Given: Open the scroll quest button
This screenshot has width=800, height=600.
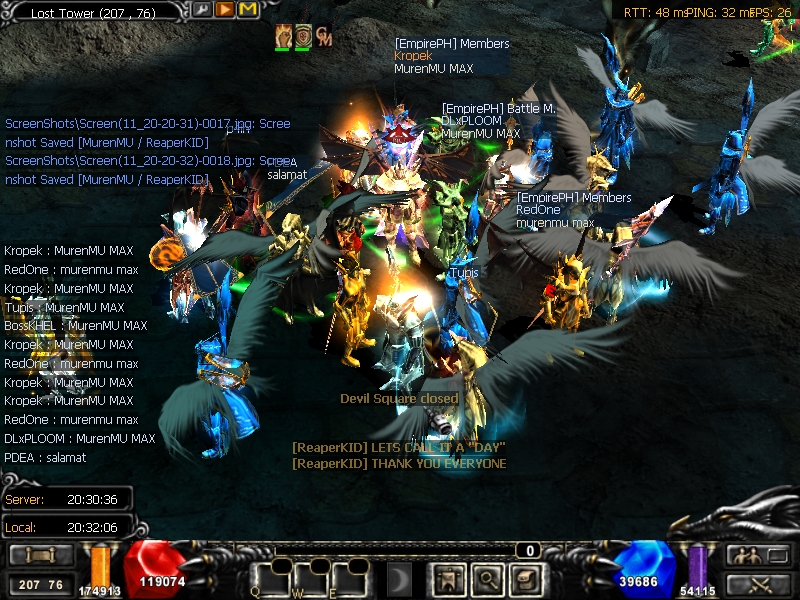Looking at the screenshot, I should coord(526,577).
